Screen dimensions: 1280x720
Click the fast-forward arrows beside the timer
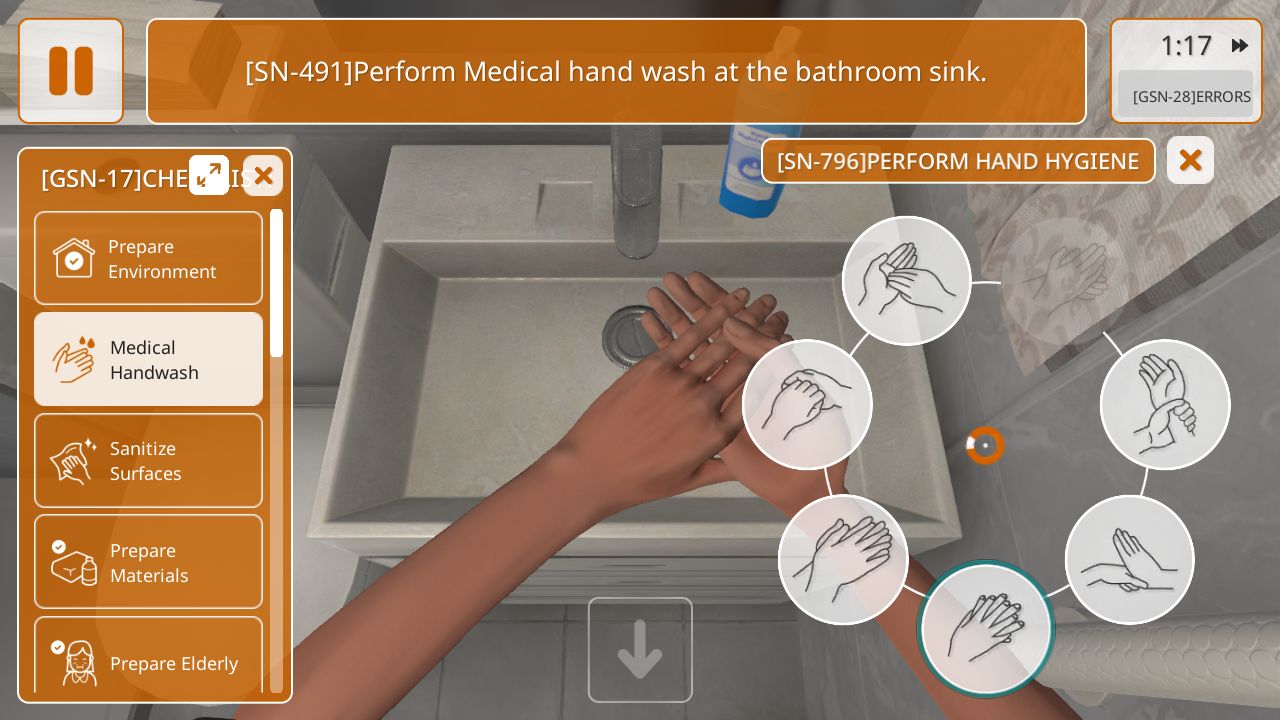(x=1240, y=45)
